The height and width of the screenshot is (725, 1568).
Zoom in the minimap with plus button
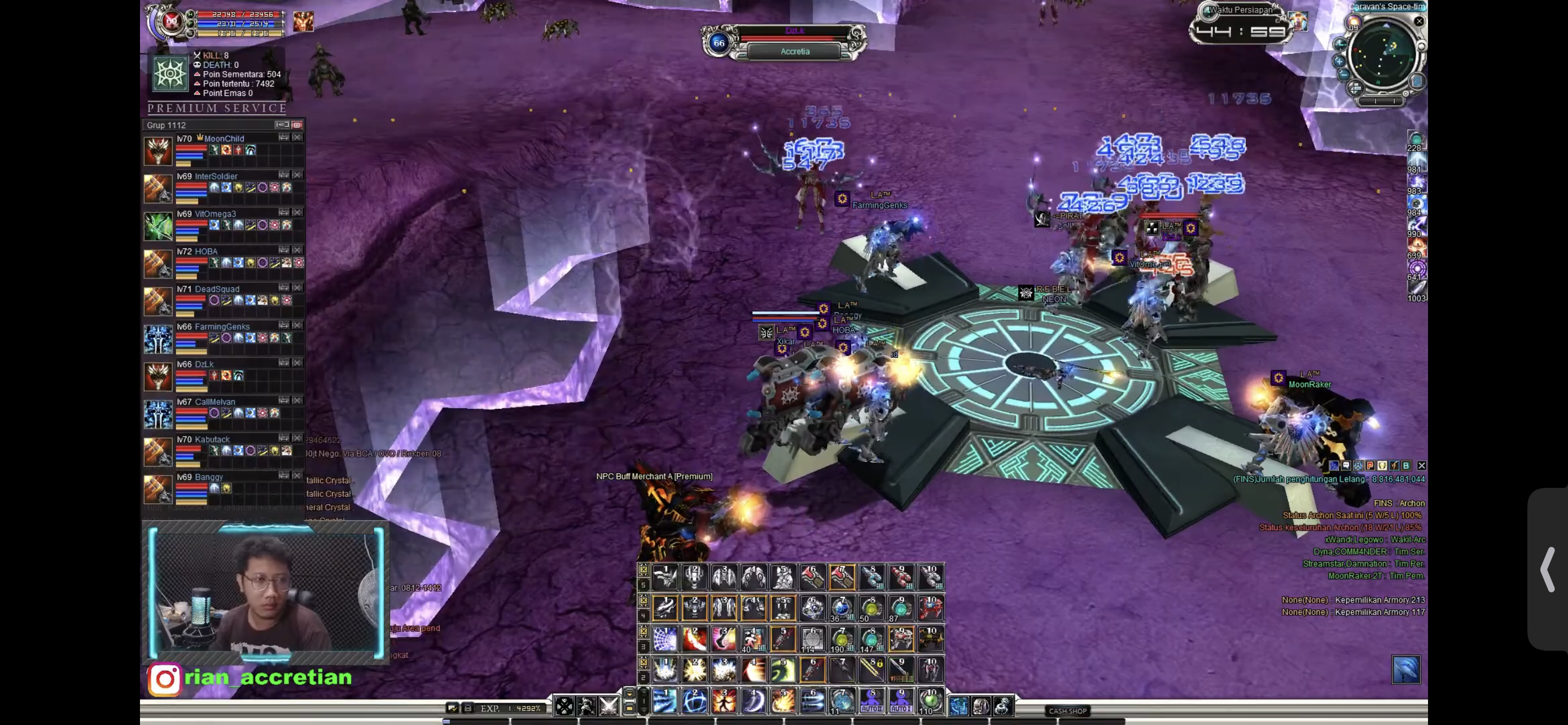pyautogui.click(x=1339, y=61)
